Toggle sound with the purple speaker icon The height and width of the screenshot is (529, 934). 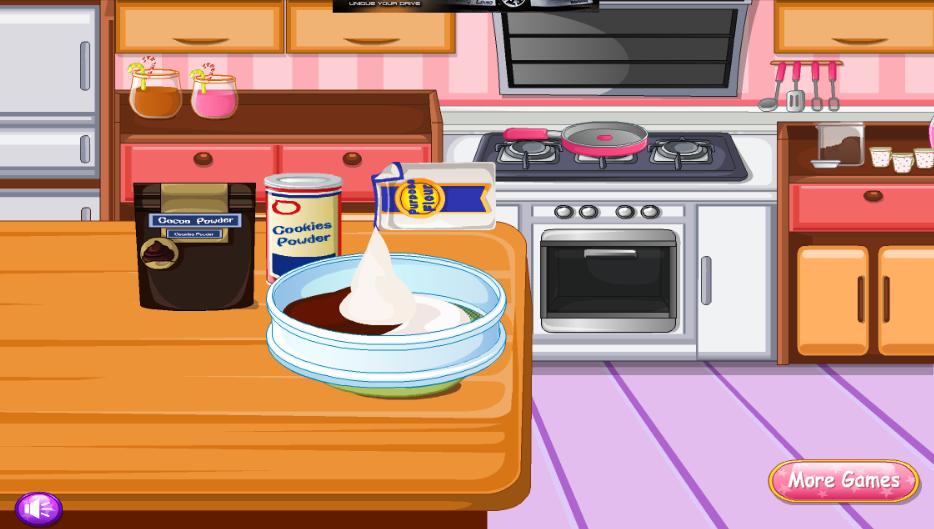[39, 508]
